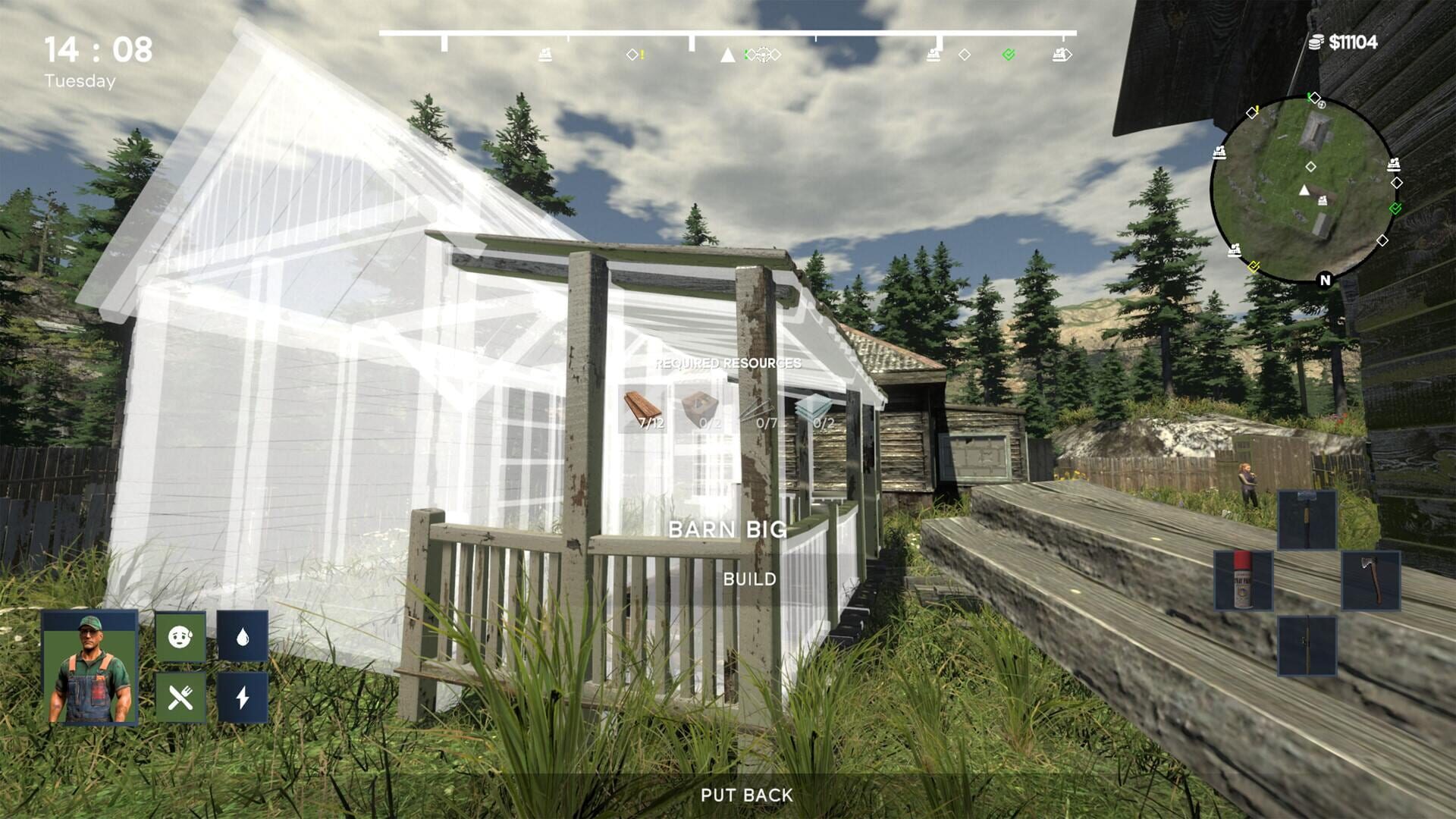Toggle the green checkmark marker on the top bar
Screen dimensions: 1456x819
point(1009,55)
